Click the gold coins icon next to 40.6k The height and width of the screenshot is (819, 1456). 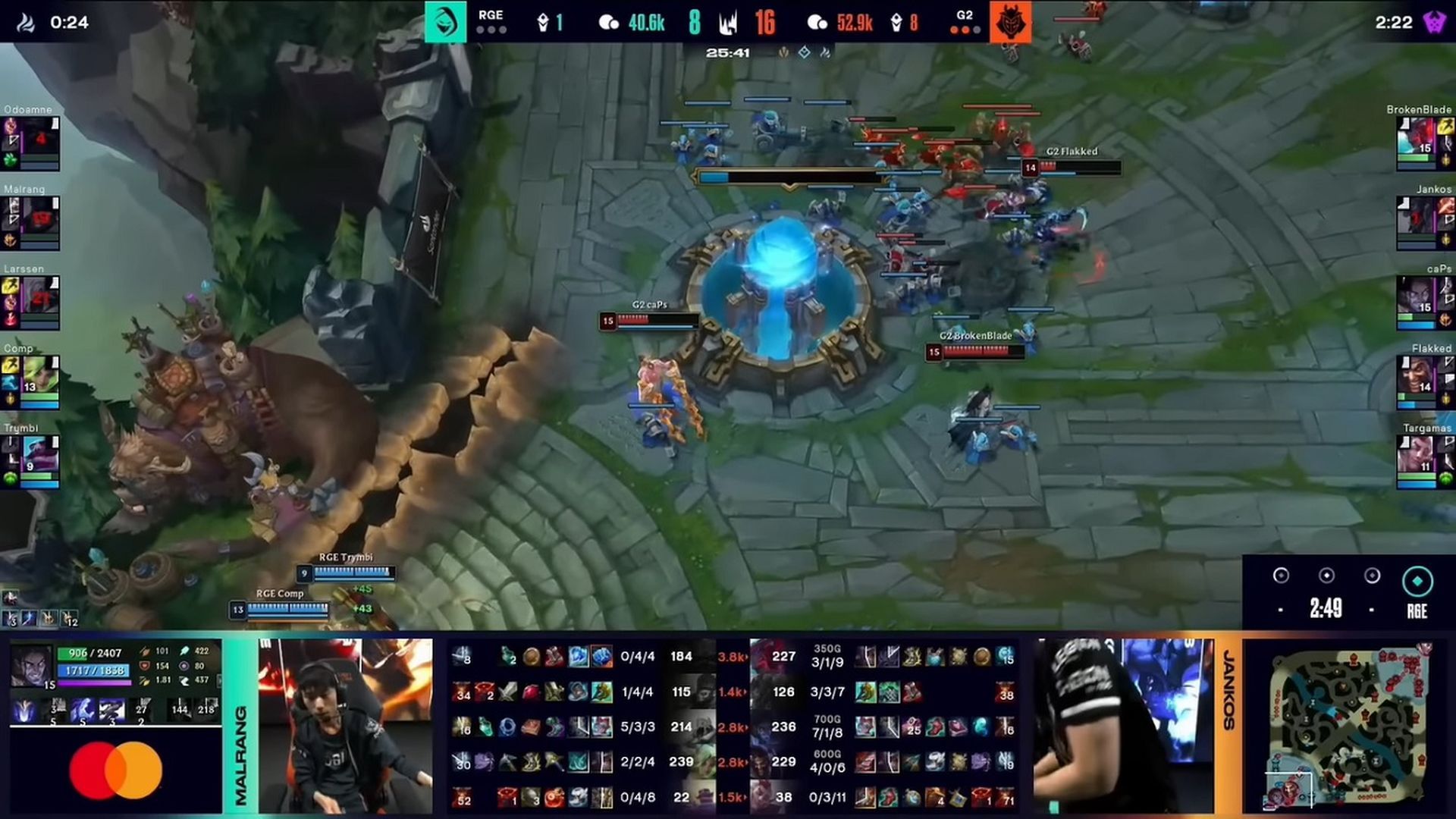[607, 22]
